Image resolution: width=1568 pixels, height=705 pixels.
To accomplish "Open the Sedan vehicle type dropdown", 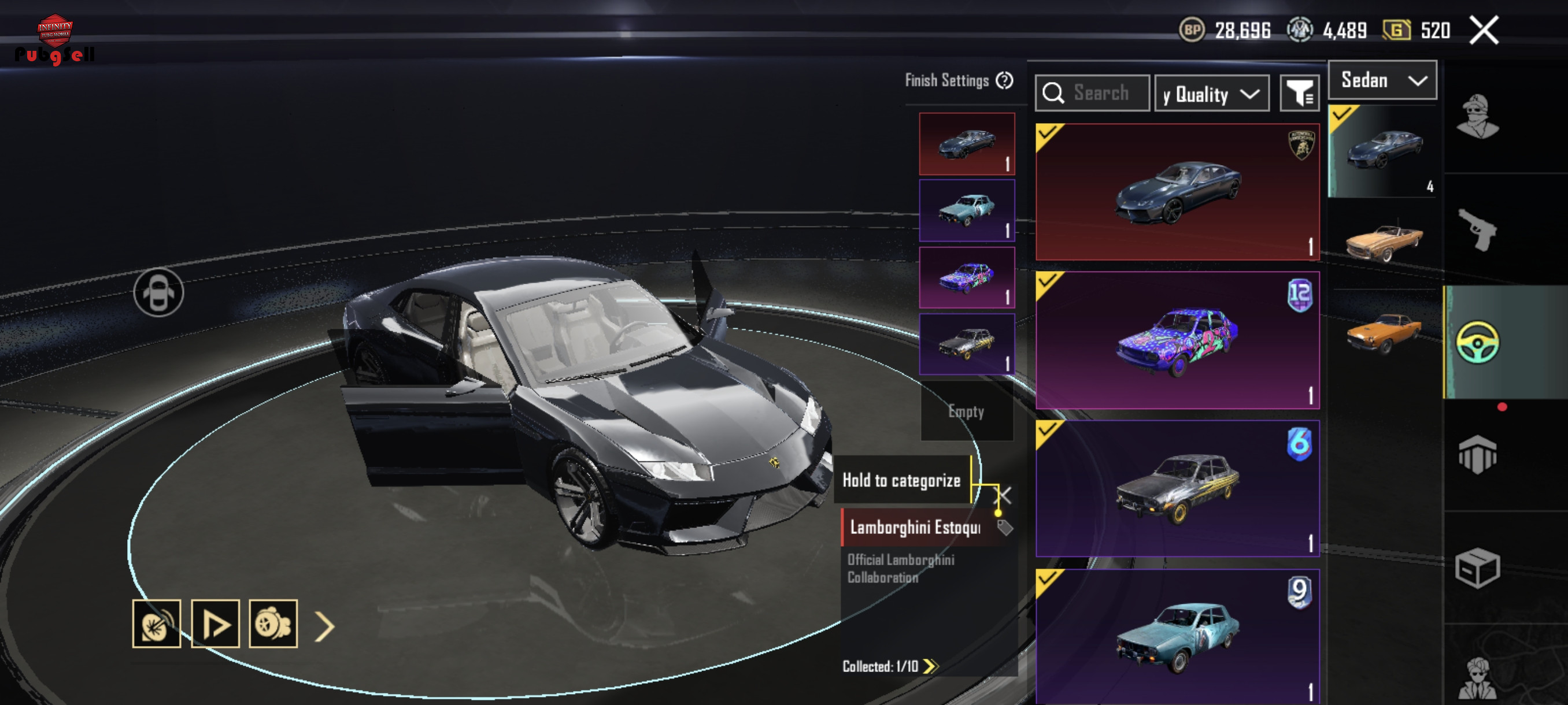I will tap(1382, 80).
